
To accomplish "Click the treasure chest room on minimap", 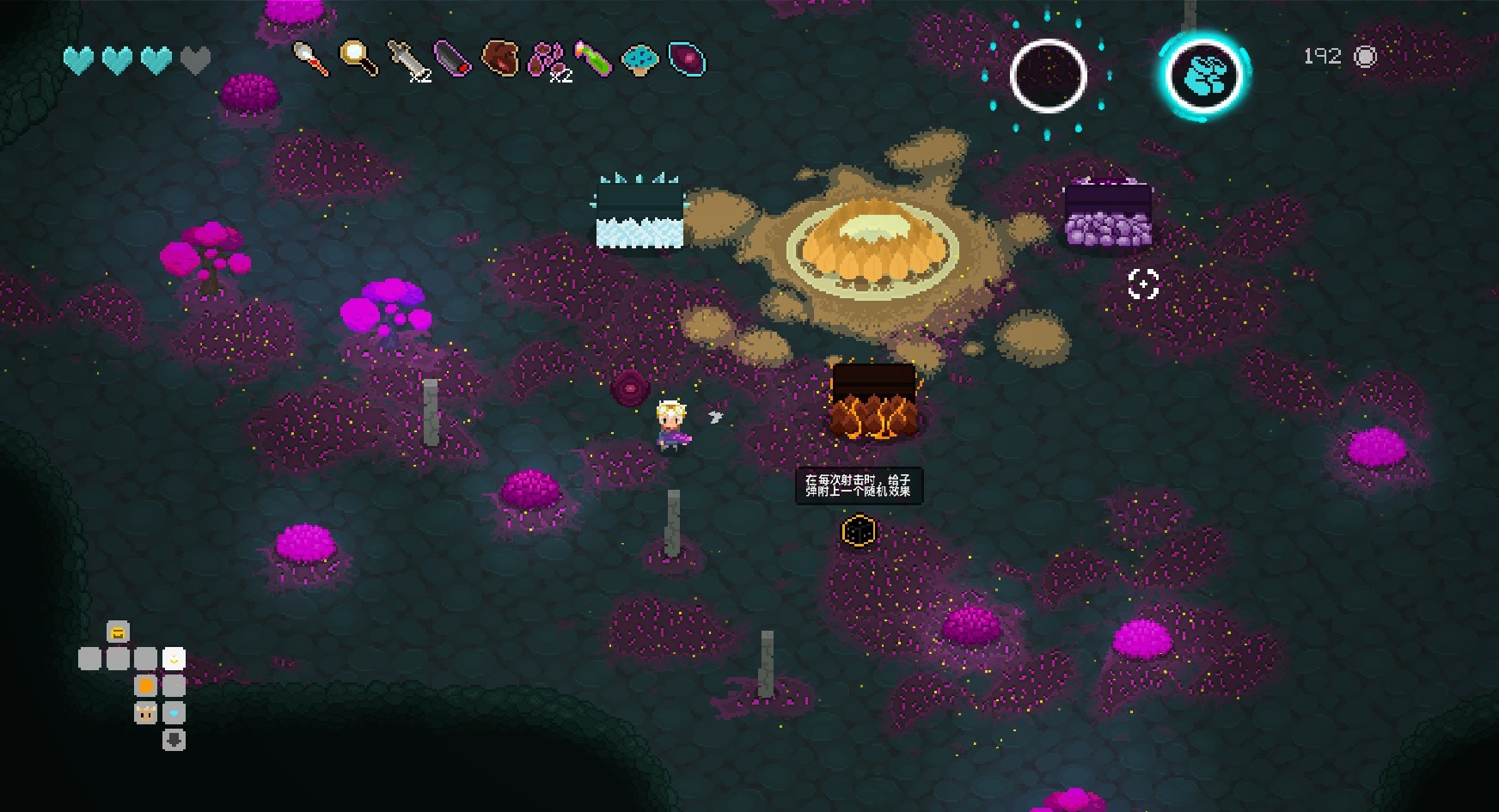I will (119, 632).
